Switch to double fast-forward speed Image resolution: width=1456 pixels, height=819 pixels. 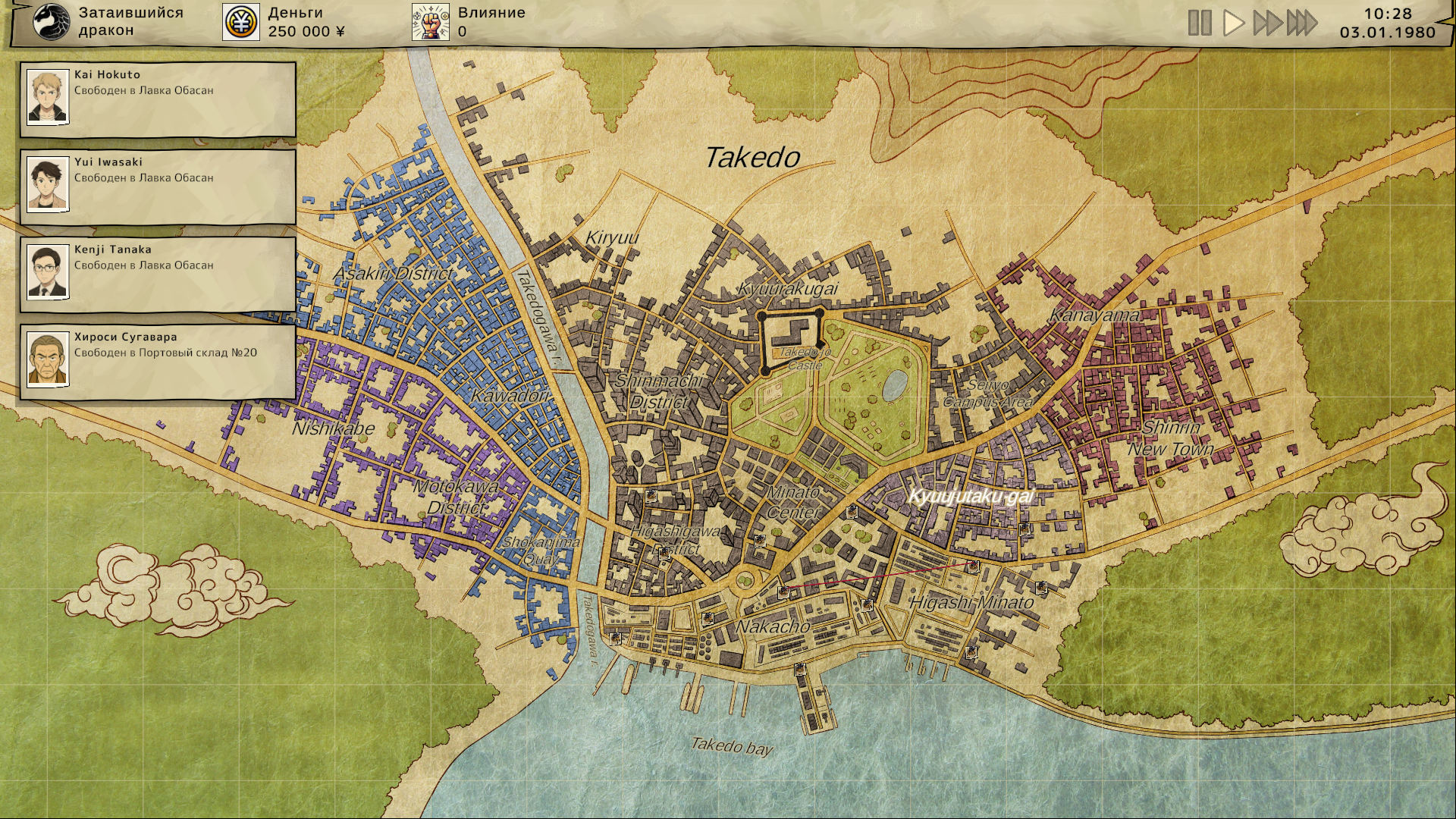tap(1267, 23)
